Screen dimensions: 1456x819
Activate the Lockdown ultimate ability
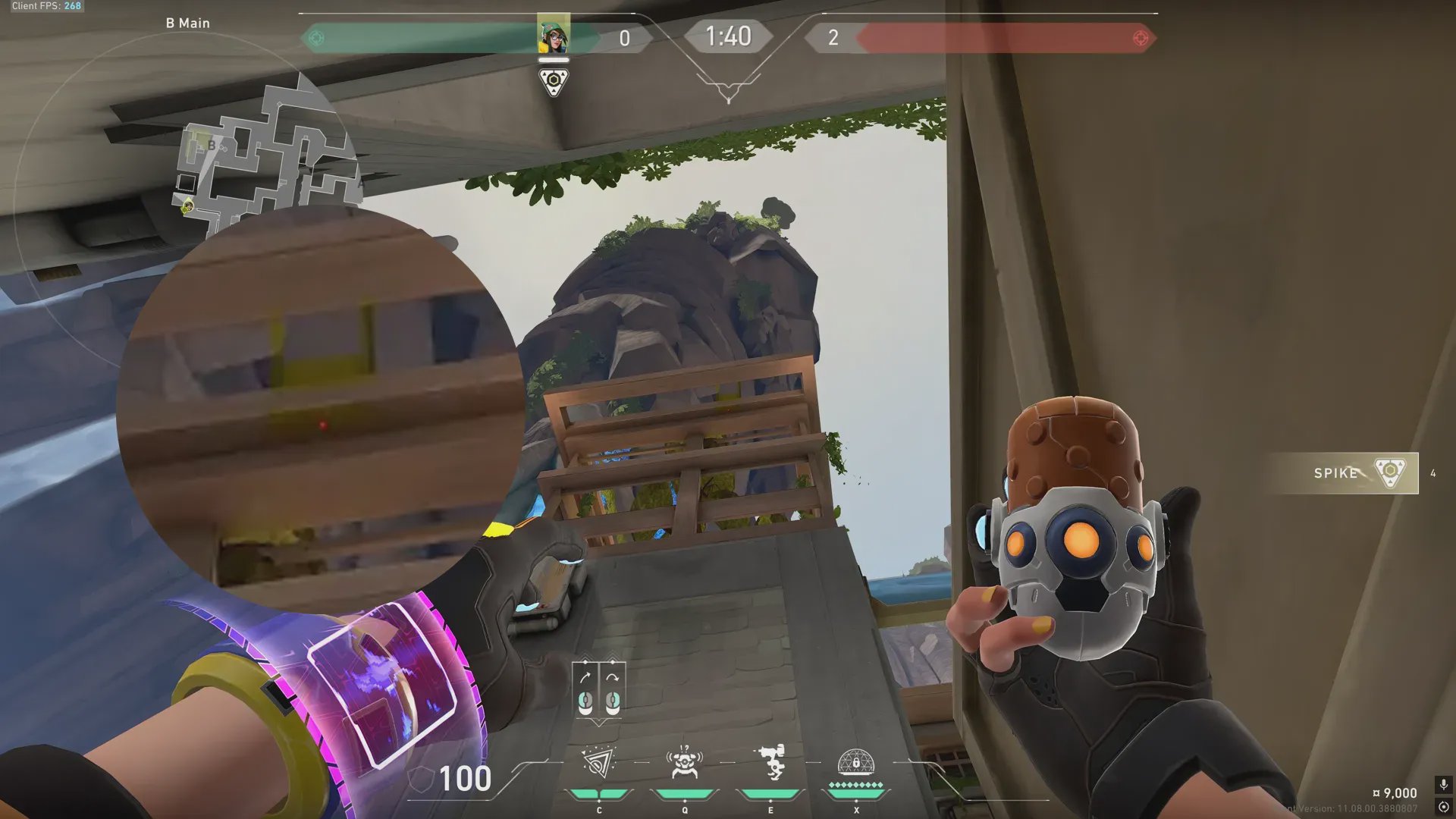(856, 764)
